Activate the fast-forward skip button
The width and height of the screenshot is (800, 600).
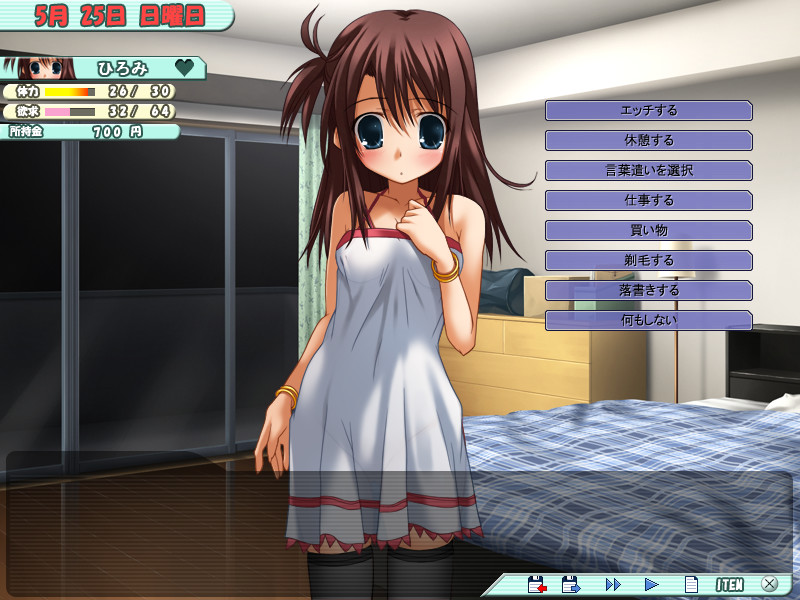pos(613,584)
